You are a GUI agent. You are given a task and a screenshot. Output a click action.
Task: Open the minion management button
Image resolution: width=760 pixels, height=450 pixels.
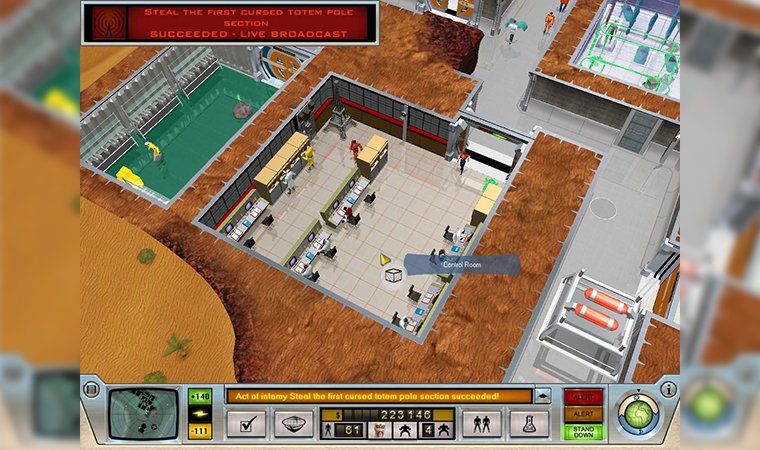click(481, 424)
